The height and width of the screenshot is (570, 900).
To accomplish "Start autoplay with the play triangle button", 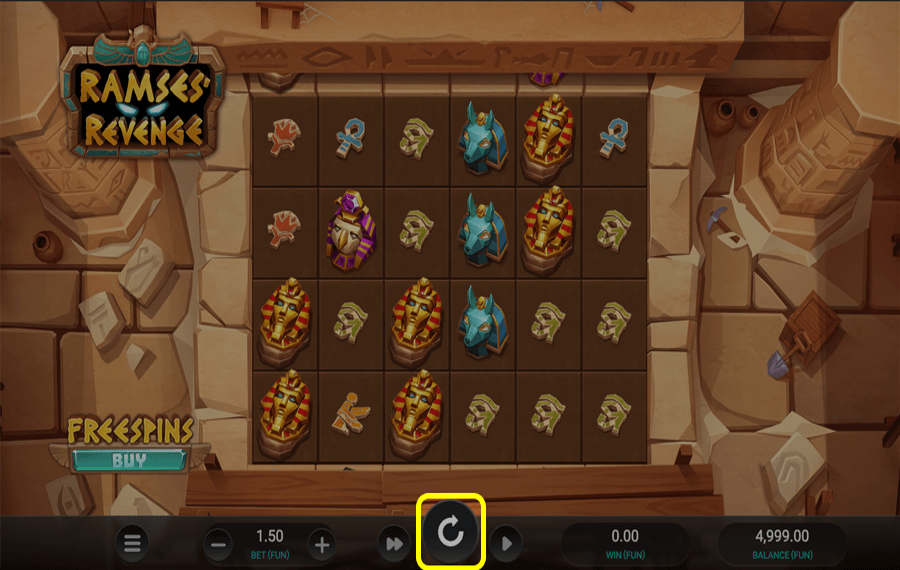I will (x=506, y=544).
